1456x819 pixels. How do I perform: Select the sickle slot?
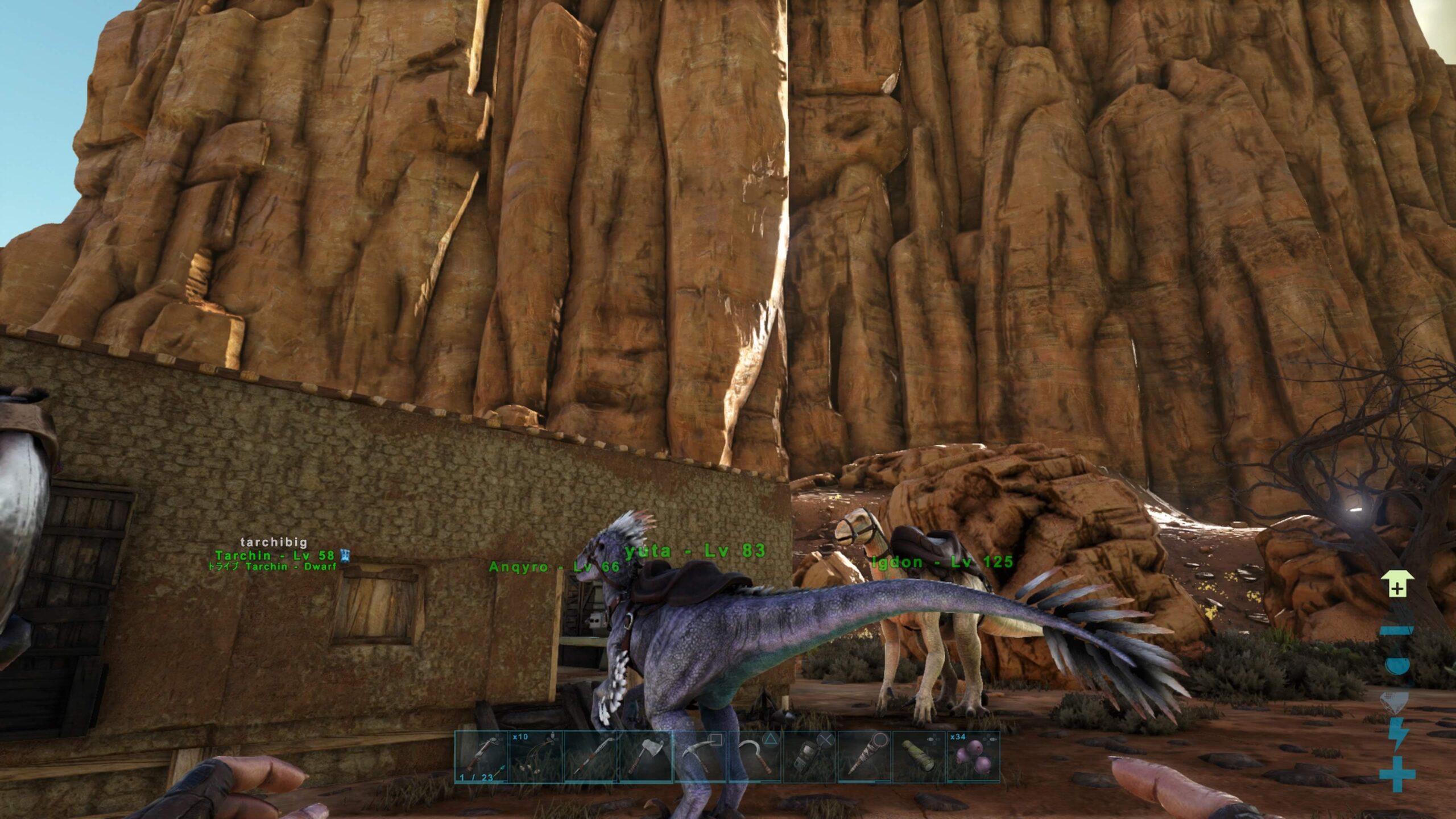(x=755, y=757)
